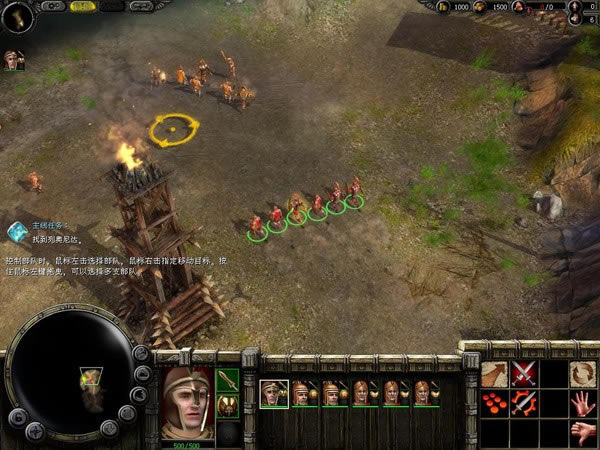Select the hero portrait icon at top left
The width and height of the screenshot is (600, 450).
(x=13, y=58)
